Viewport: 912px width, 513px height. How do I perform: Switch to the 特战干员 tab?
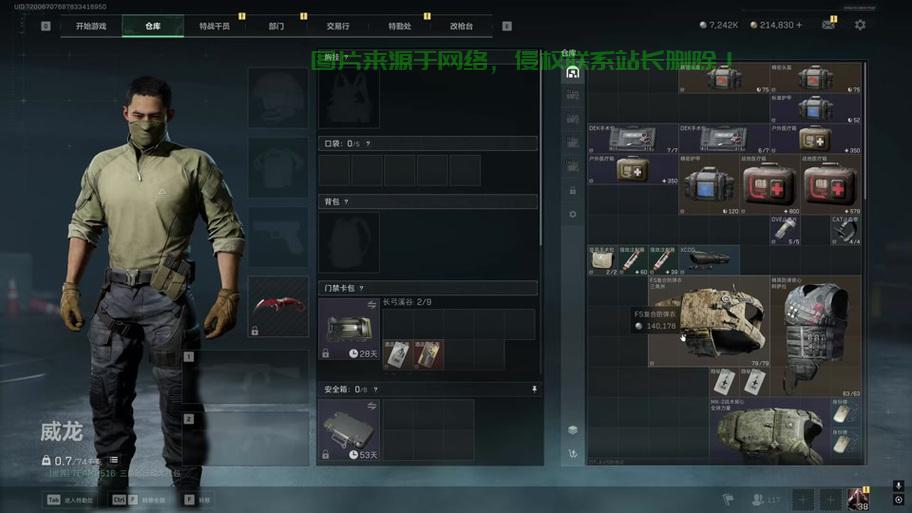pyautogui.click(x=214, y=26)
